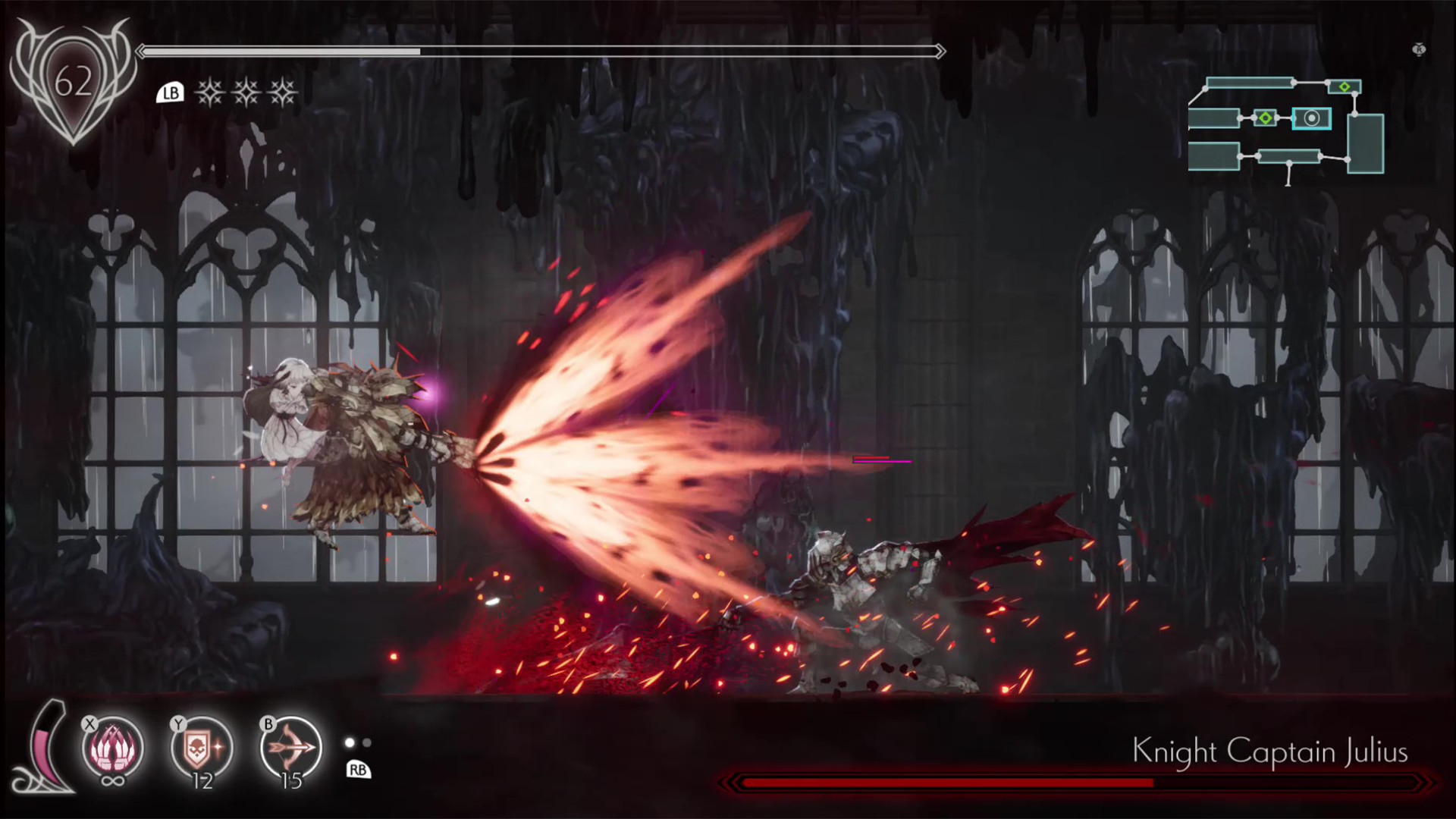Screen dimensions: 1456x819
Task: Toggle the second loadout via the grey dot
Action: [x=366, y=743]
